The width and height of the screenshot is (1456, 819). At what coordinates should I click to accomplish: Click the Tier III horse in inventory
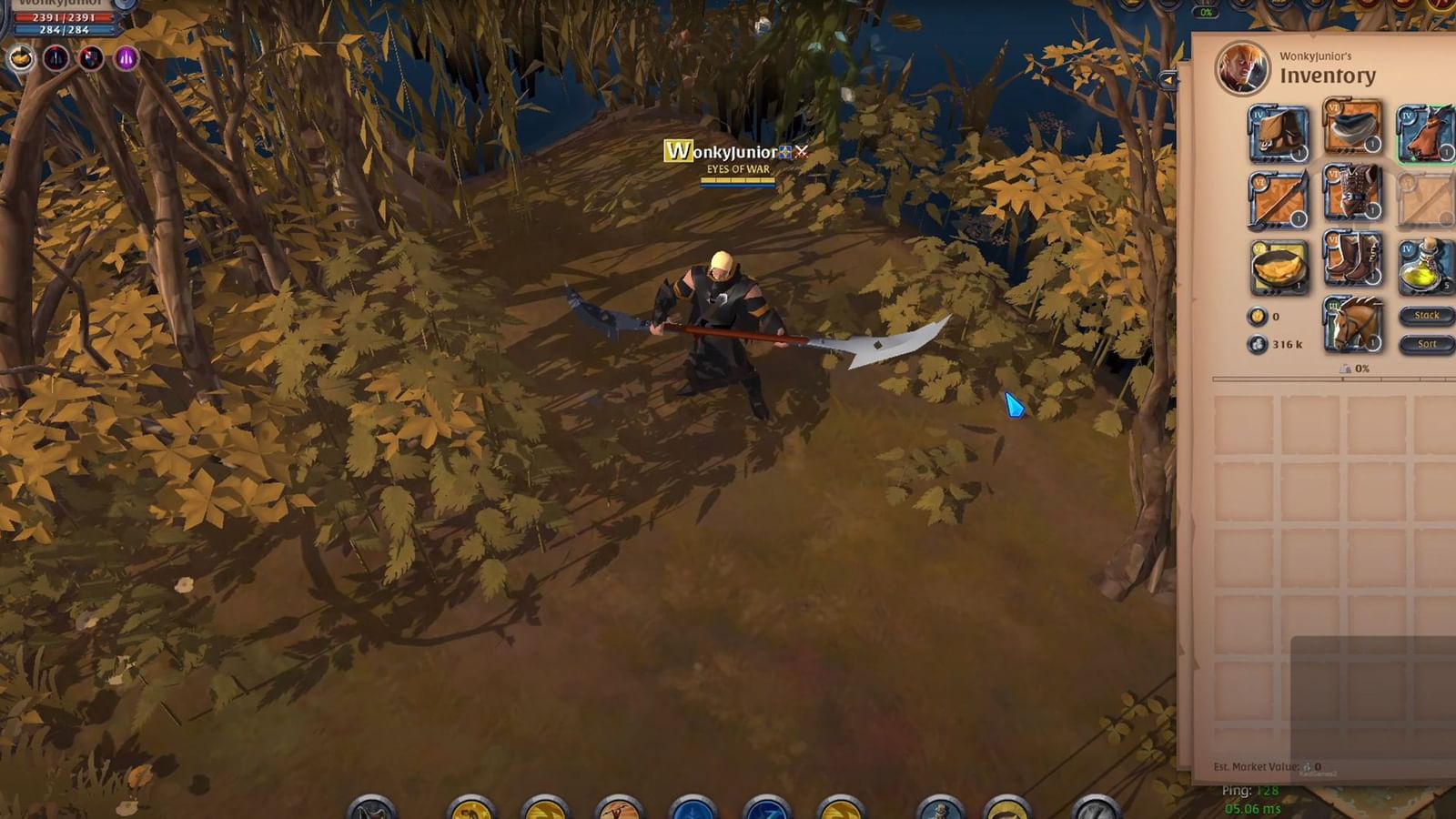[1353, 326]
